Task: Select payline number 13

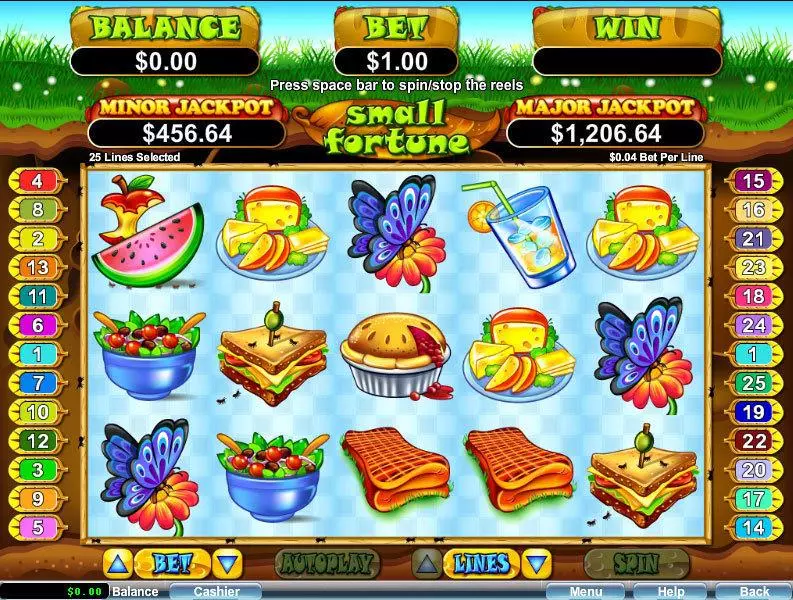Action: (38, 267)
